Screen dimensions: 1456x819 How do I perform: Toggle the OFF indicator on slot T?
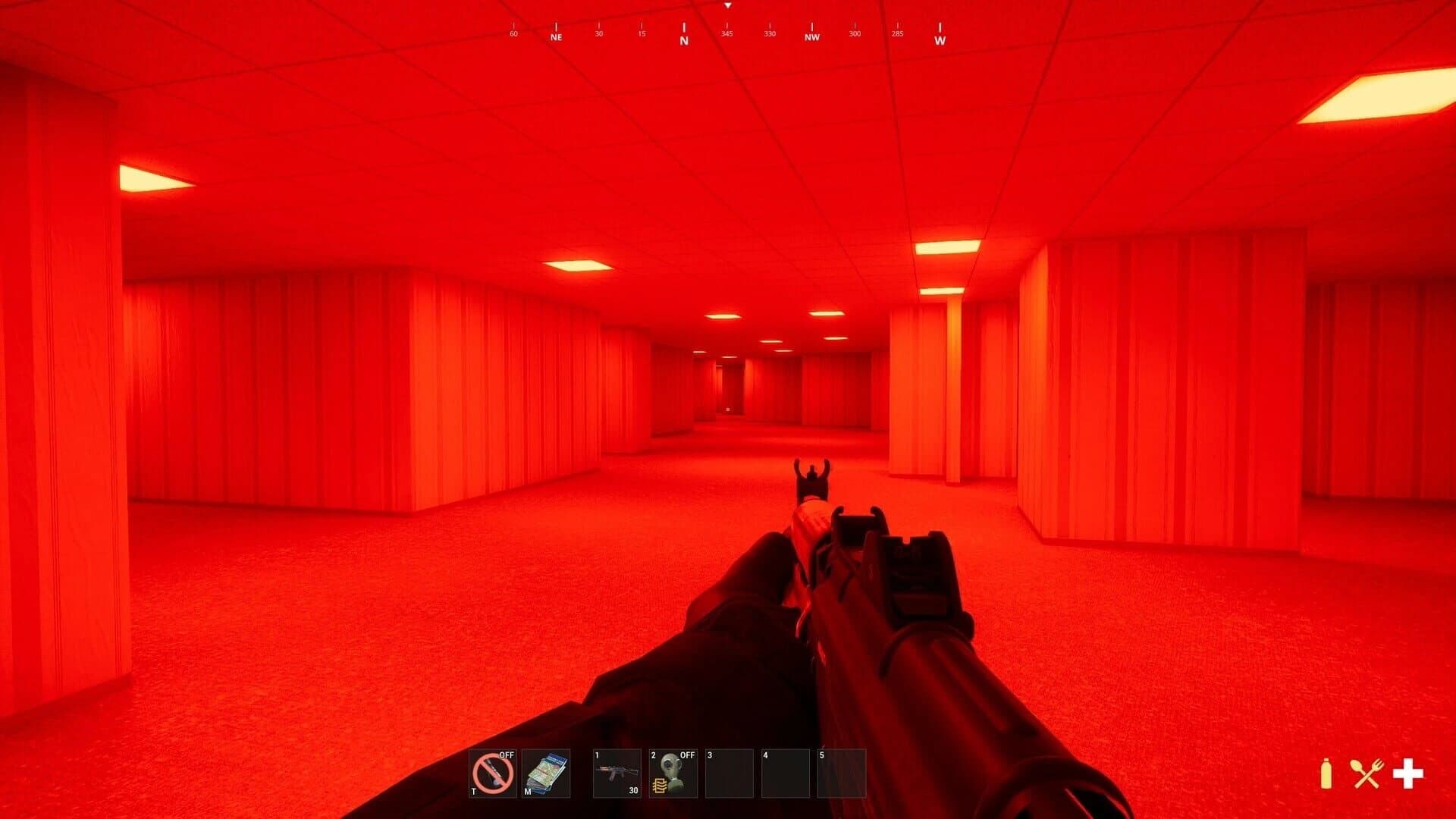506,756
